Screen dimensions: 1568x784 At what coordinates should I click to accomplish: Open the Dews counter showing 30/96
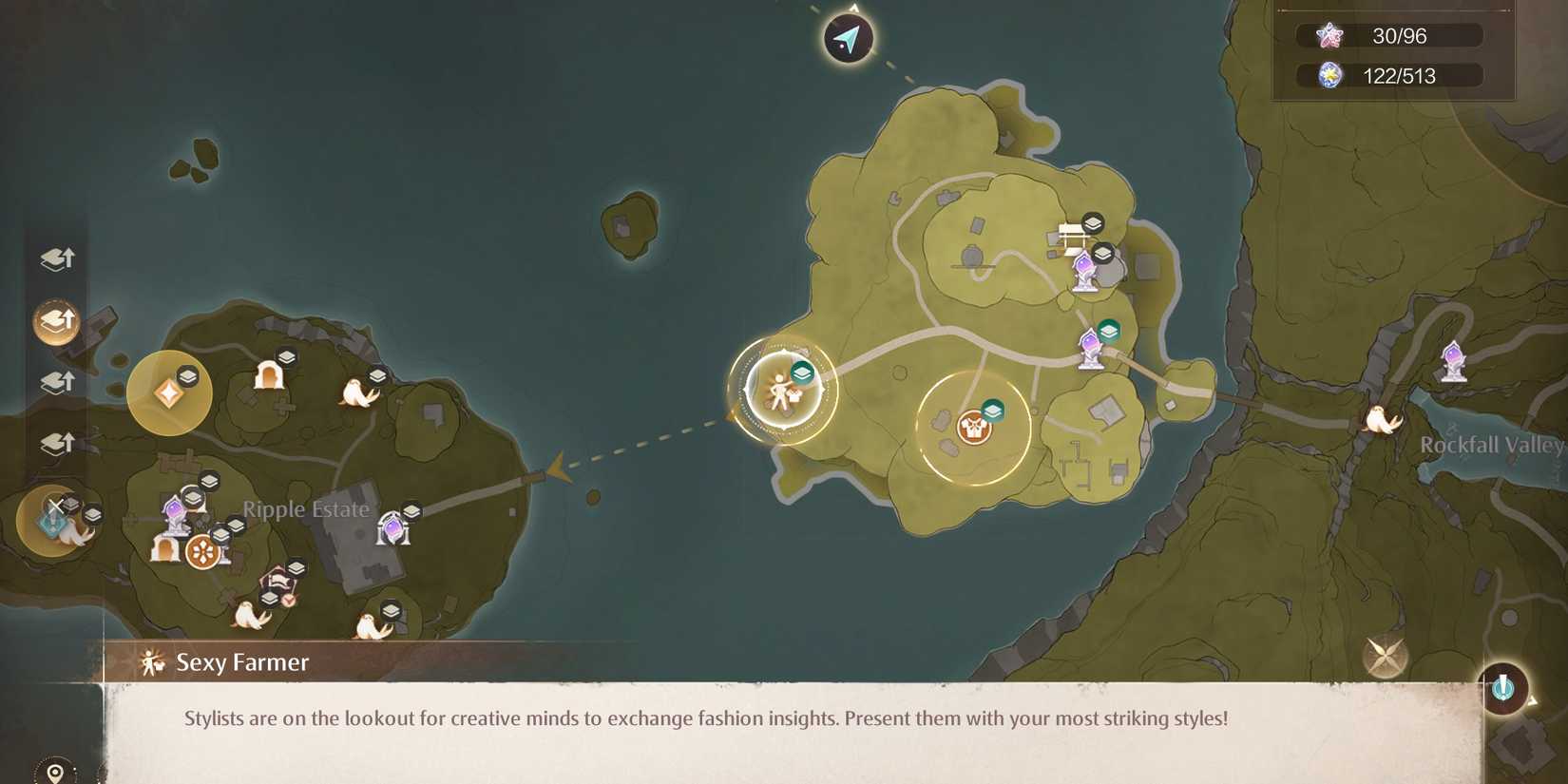[1386, 35]
